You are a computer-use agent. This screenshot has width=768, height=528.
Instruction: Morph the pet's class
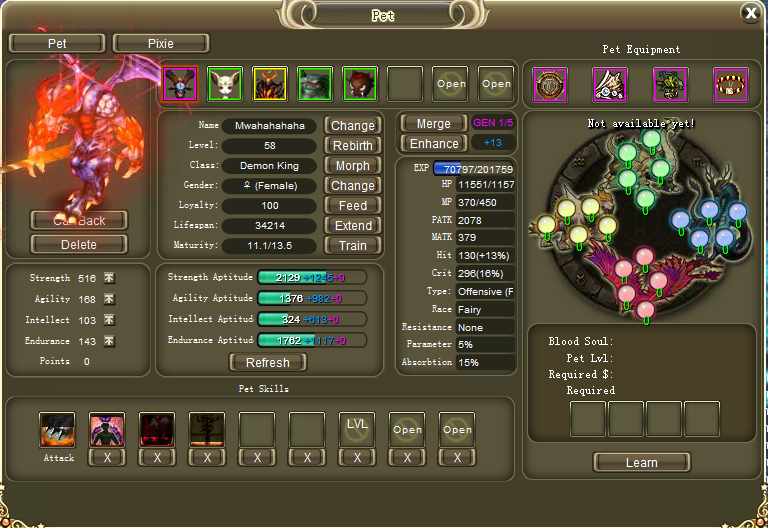[352, 166]
